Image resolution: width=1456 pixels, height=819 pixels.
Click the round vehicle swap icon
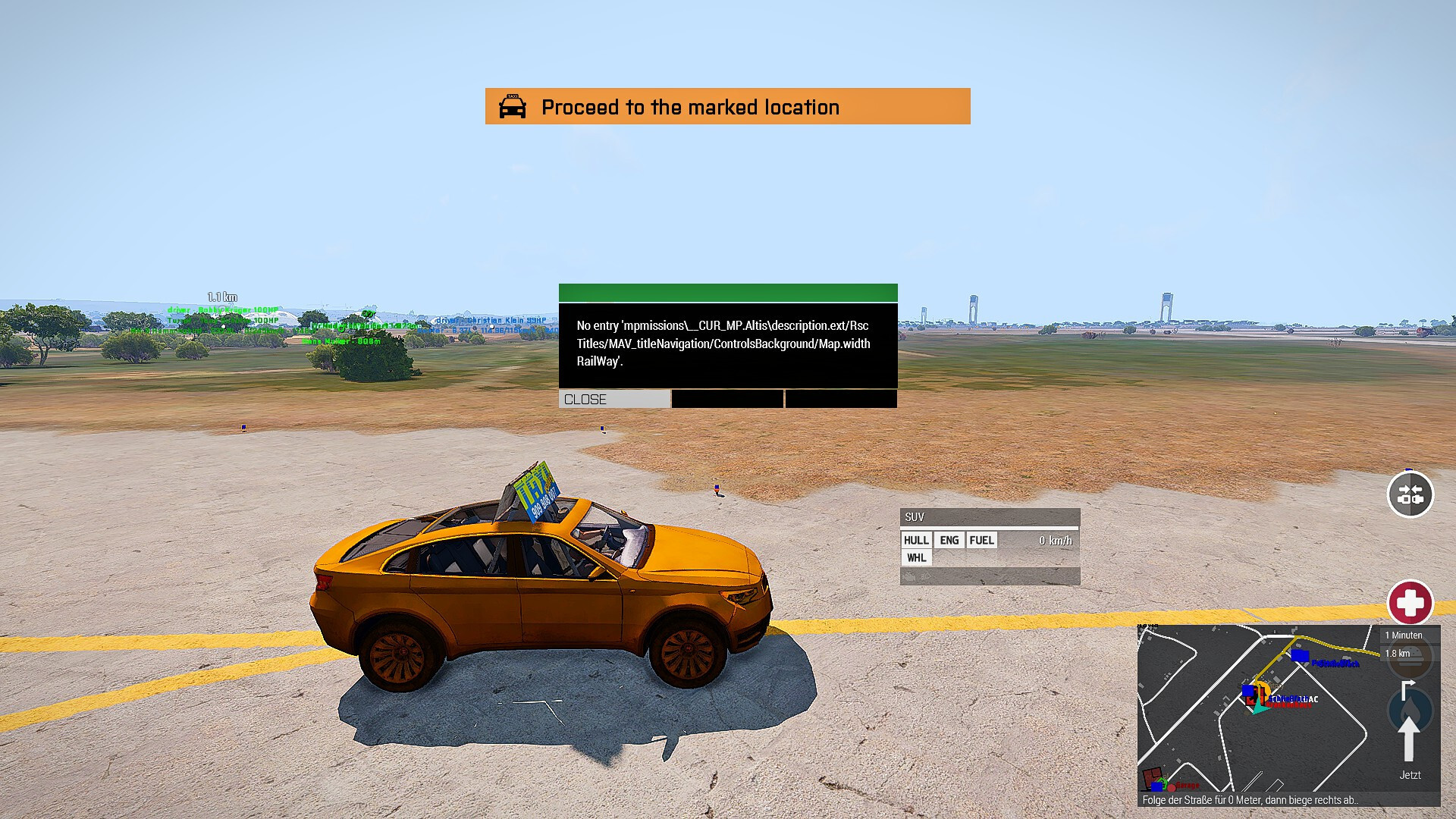pos(1410,494)
